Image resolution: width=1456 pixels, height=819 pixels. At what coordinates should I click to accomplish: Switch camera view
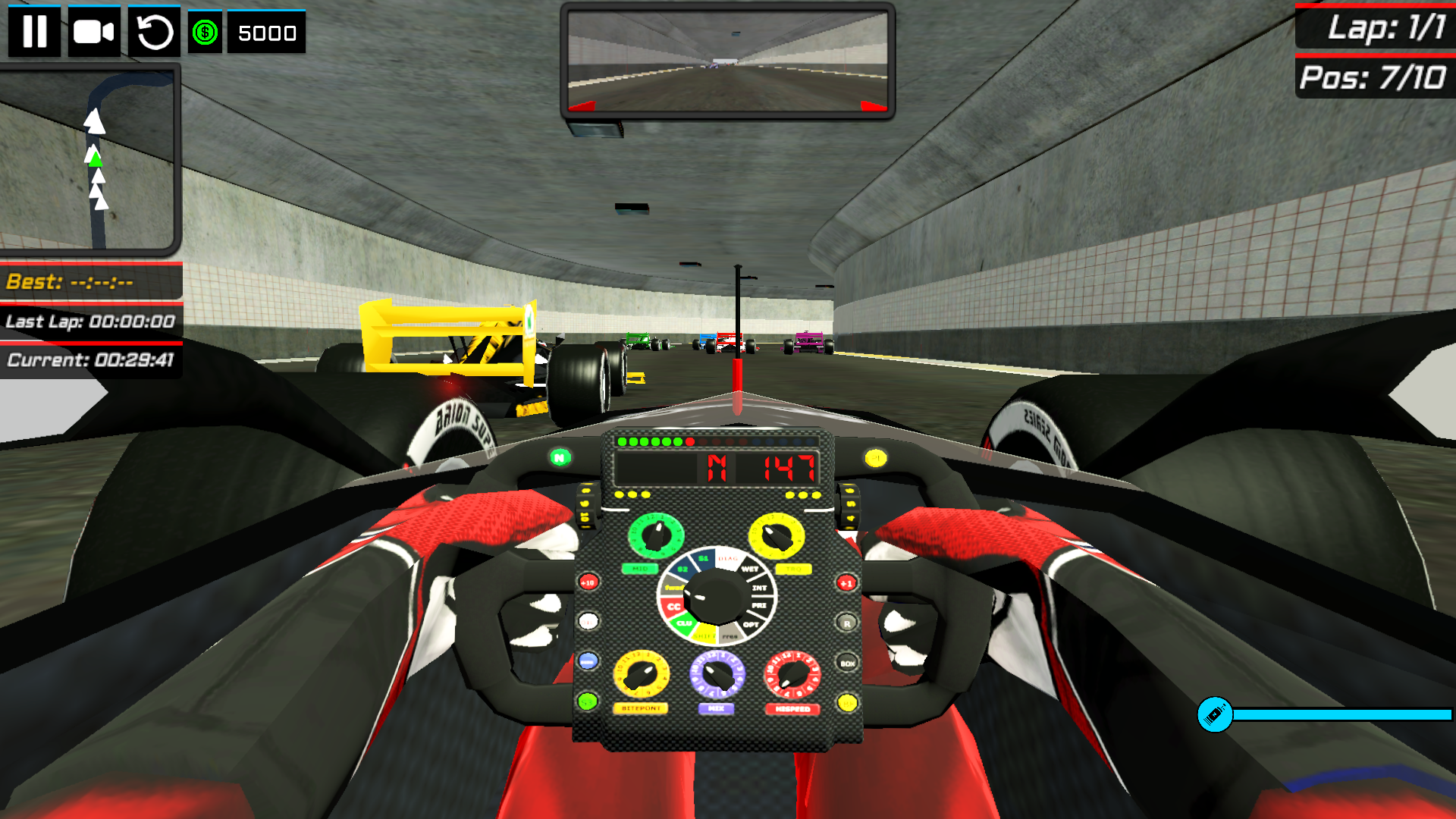93,33
